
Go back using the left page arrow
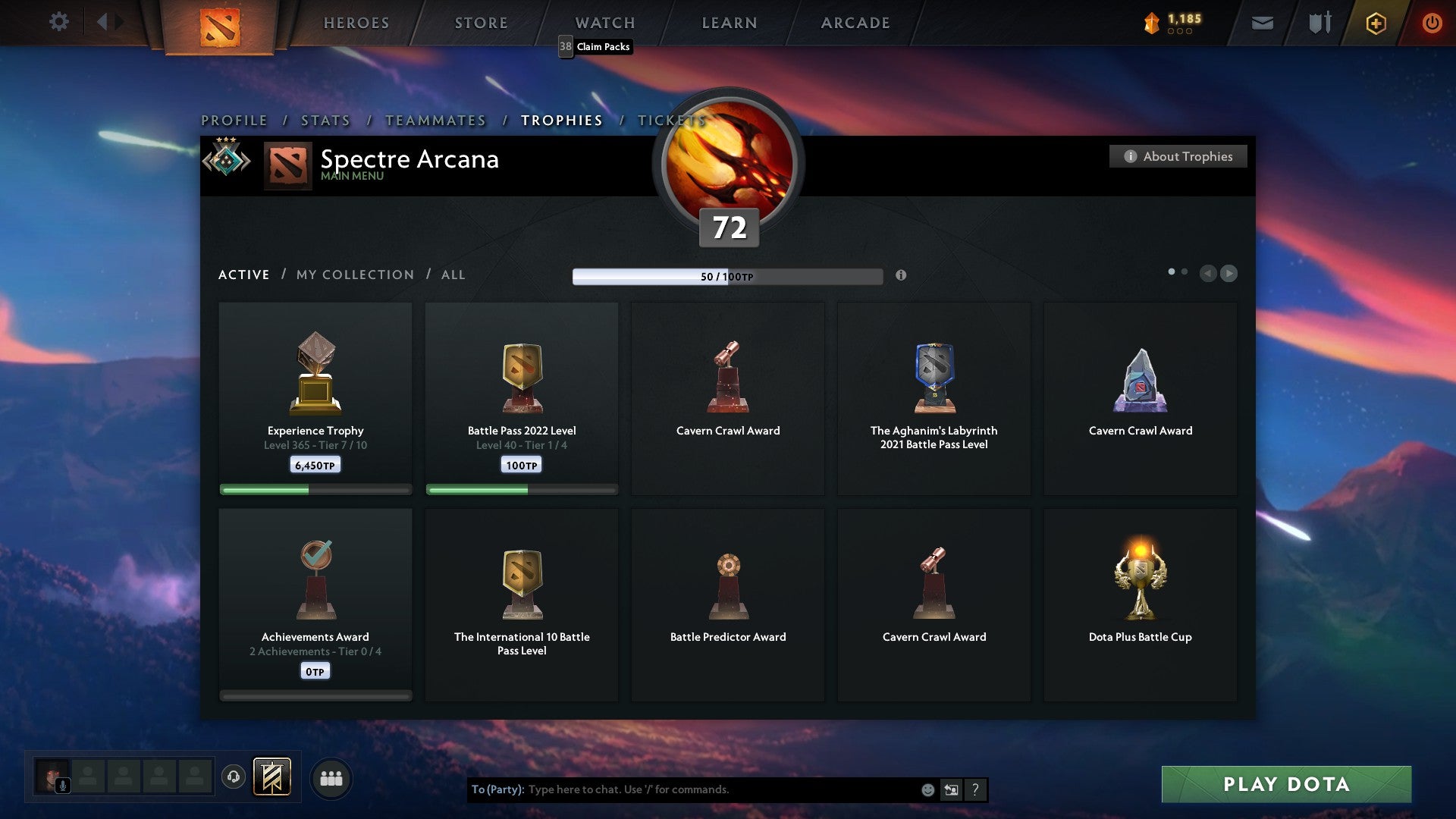(x=1209, y=274)
